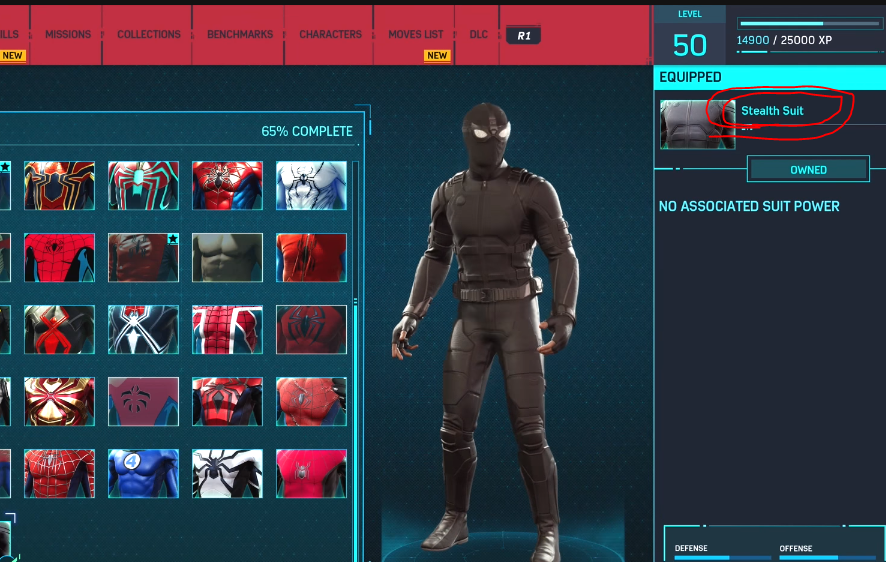Choose the red and gold Iron Spider suit

59,186
